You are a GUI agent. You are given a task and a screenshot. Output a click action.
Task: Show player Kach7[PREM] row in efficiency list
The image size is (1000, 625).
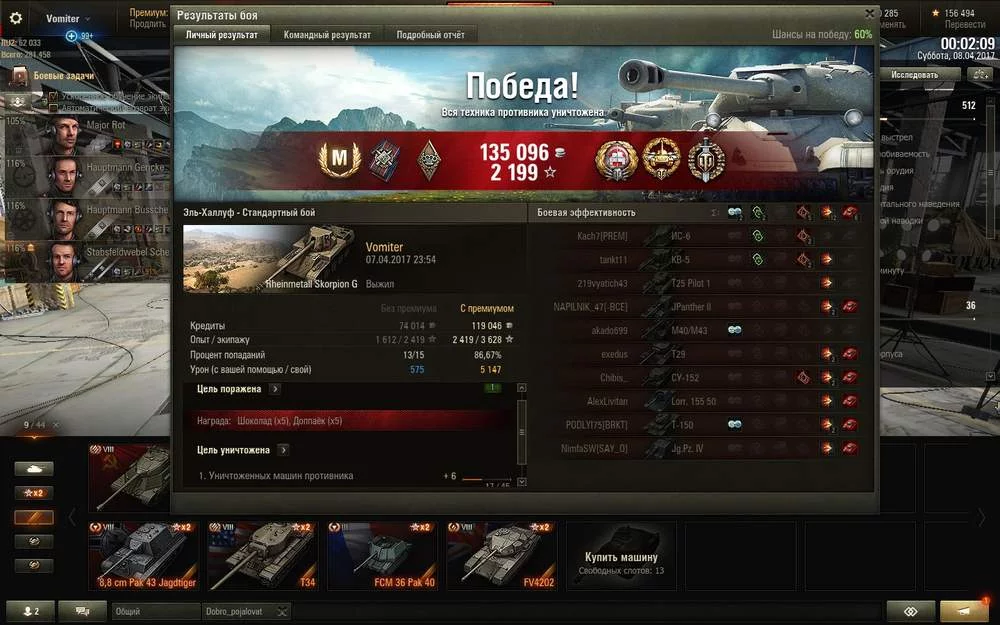pyautogui.click(x=602, y=236)
